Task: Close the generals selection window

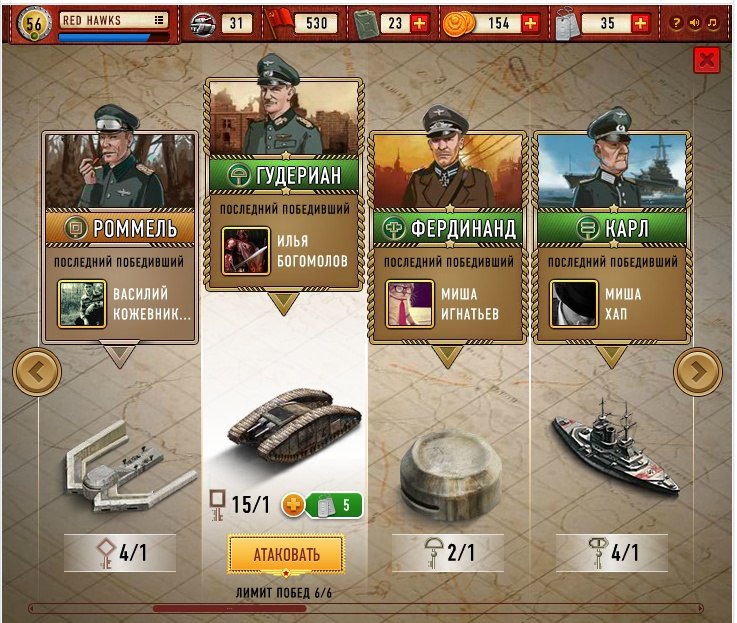Action: pos(707,60)
